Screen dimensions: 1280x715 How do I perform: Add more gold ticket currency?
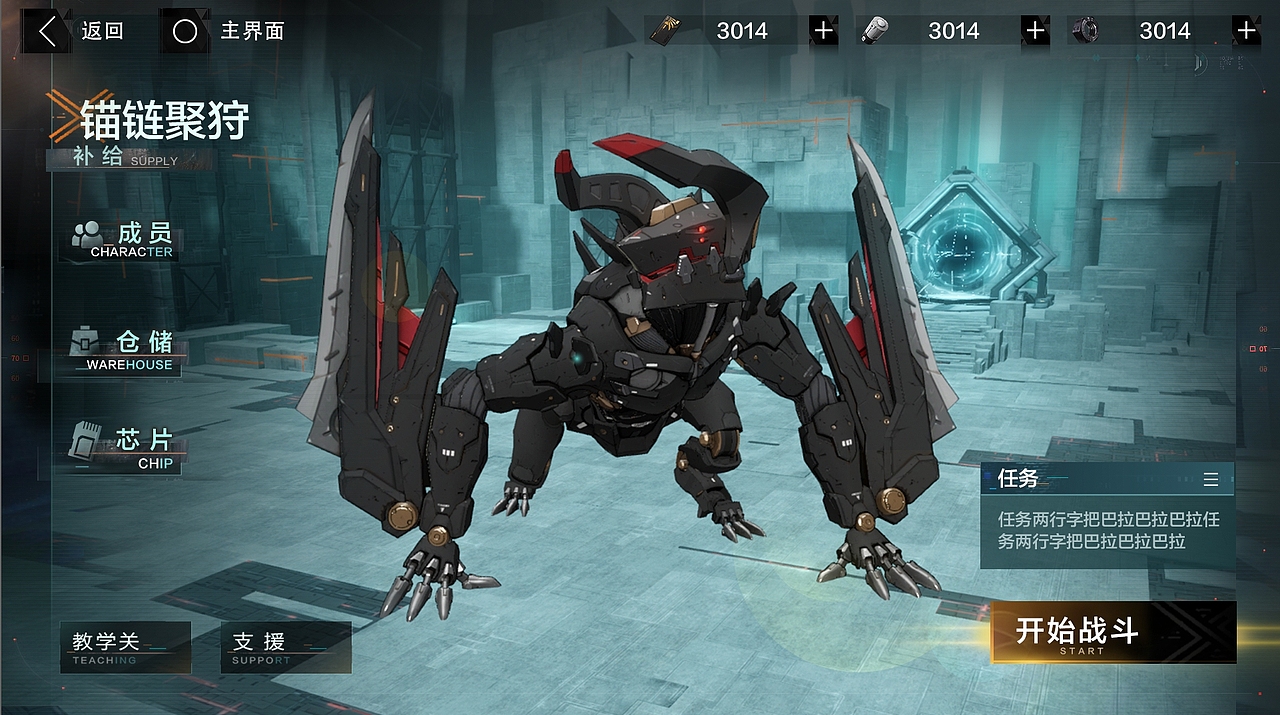pos(823,31)
